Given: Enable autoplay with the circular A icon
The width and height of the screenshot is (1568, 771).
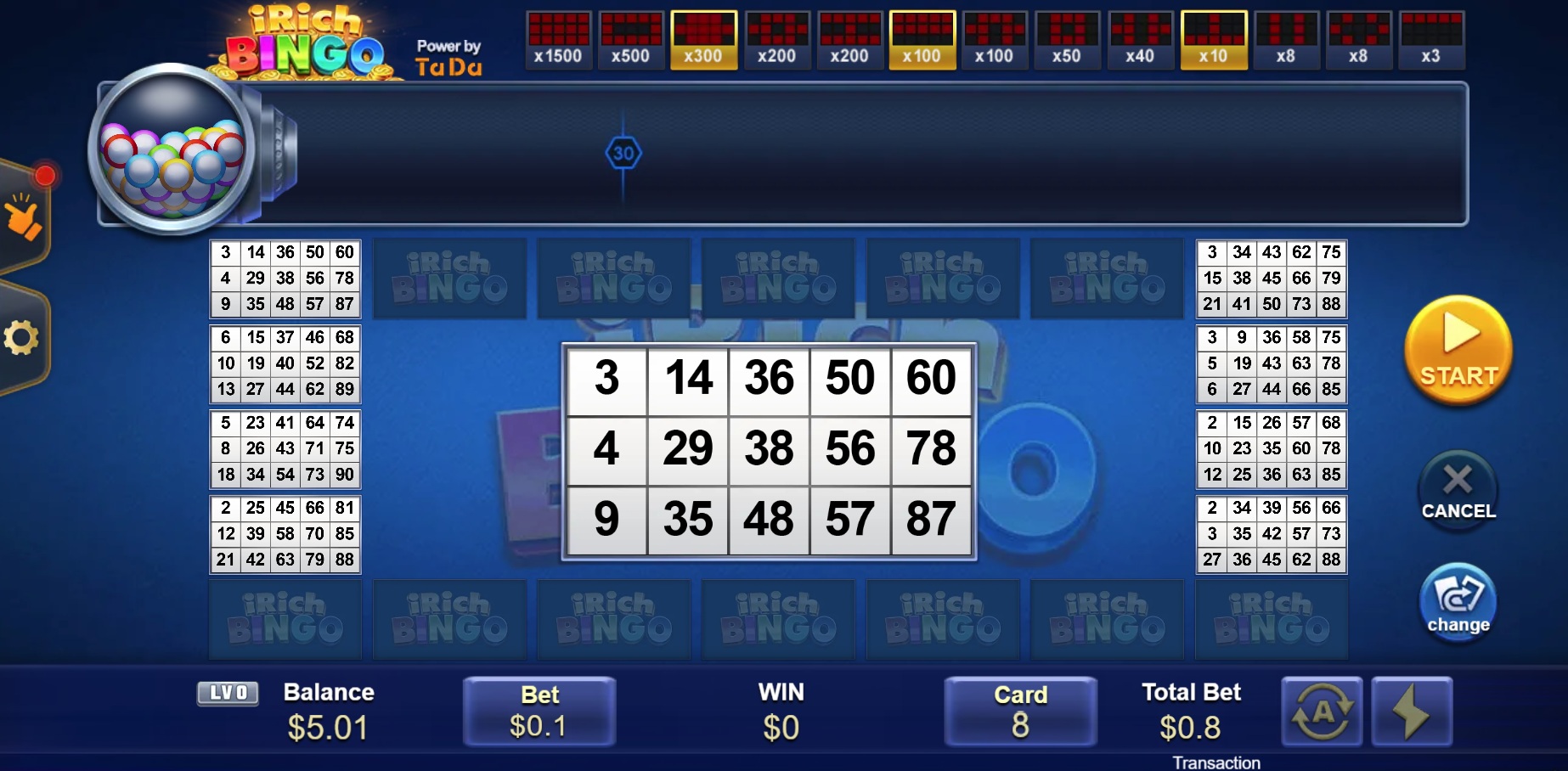Looking at the screenshot, I should click(1323, 712).
